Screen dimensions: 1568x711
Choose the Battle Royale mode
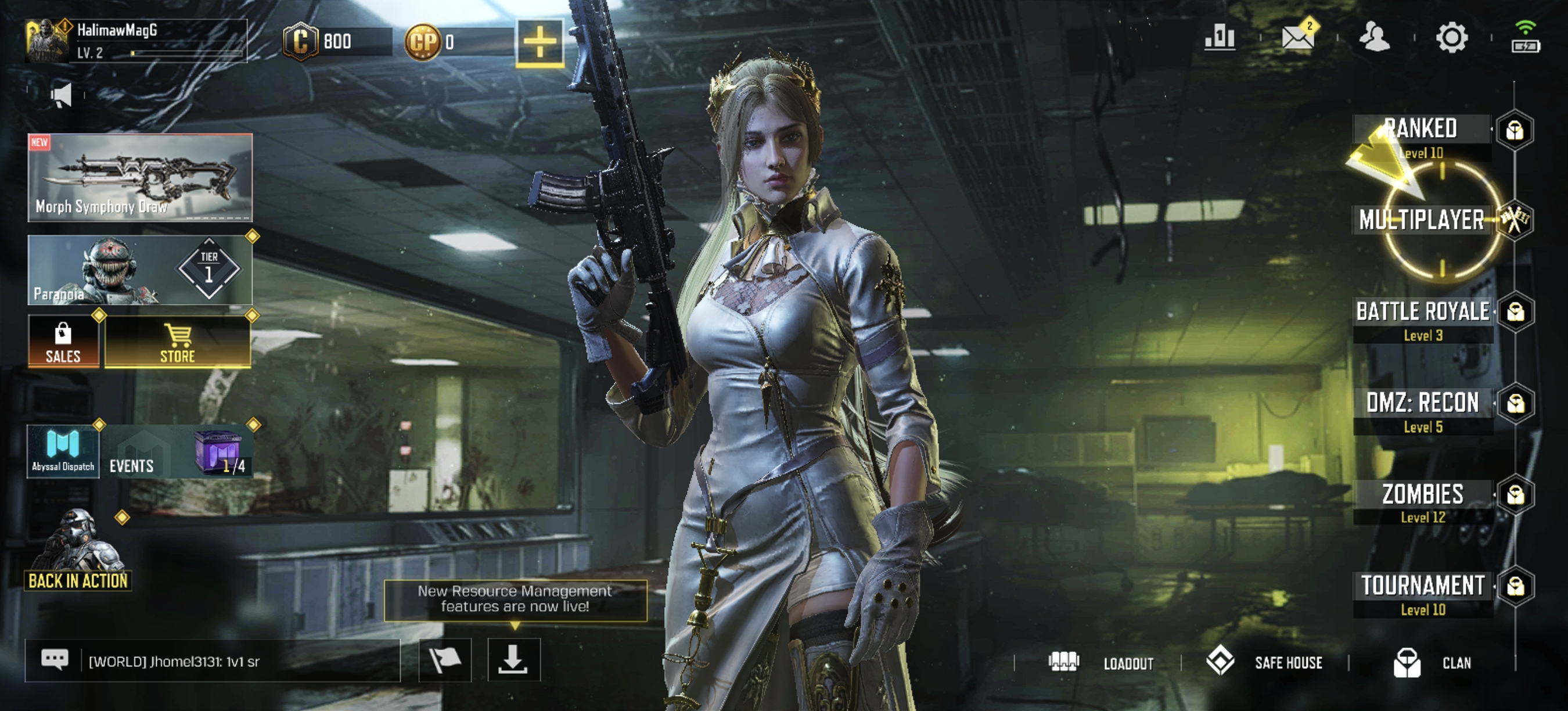point(1423,319)
